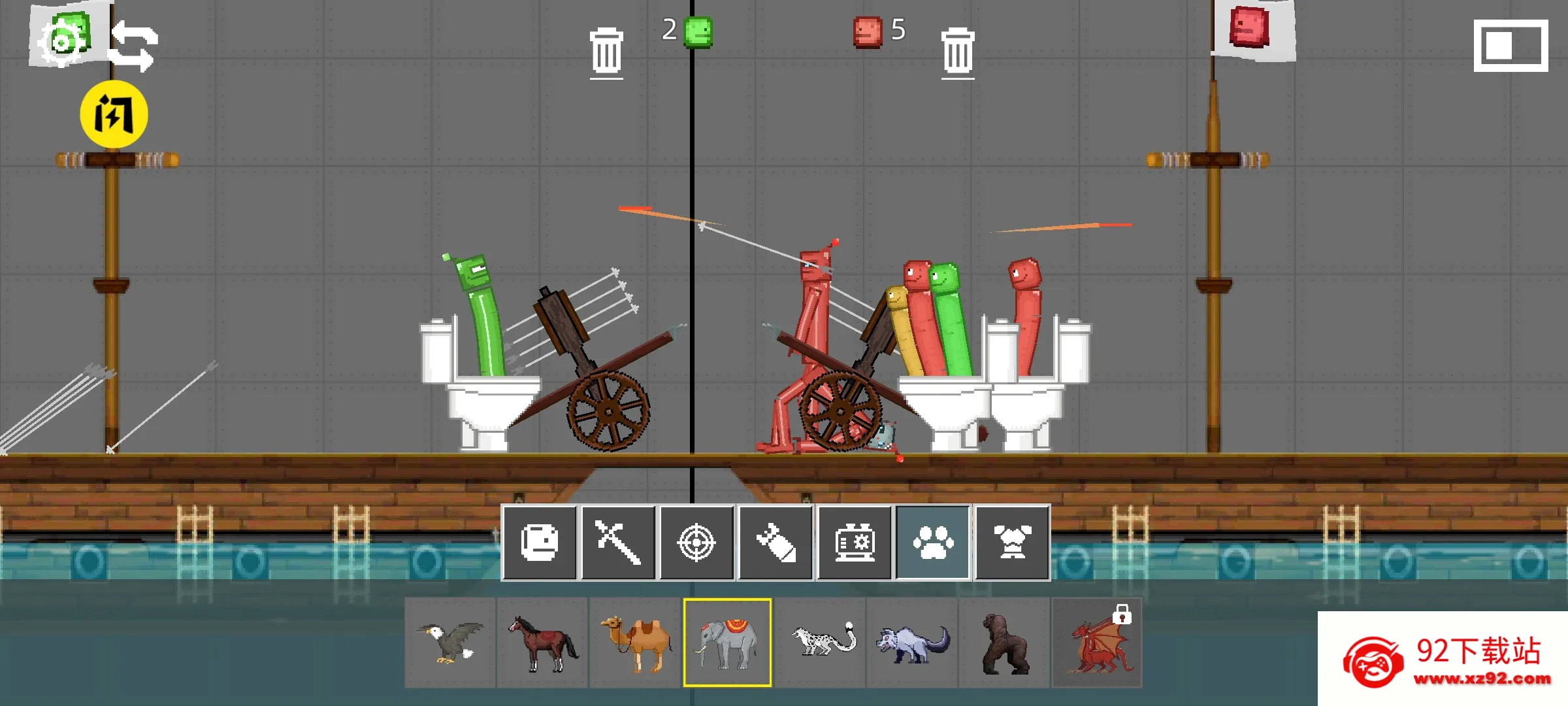Open the melee weapons category
This screenshot has height=706, width=1568.
click(618, 543)
